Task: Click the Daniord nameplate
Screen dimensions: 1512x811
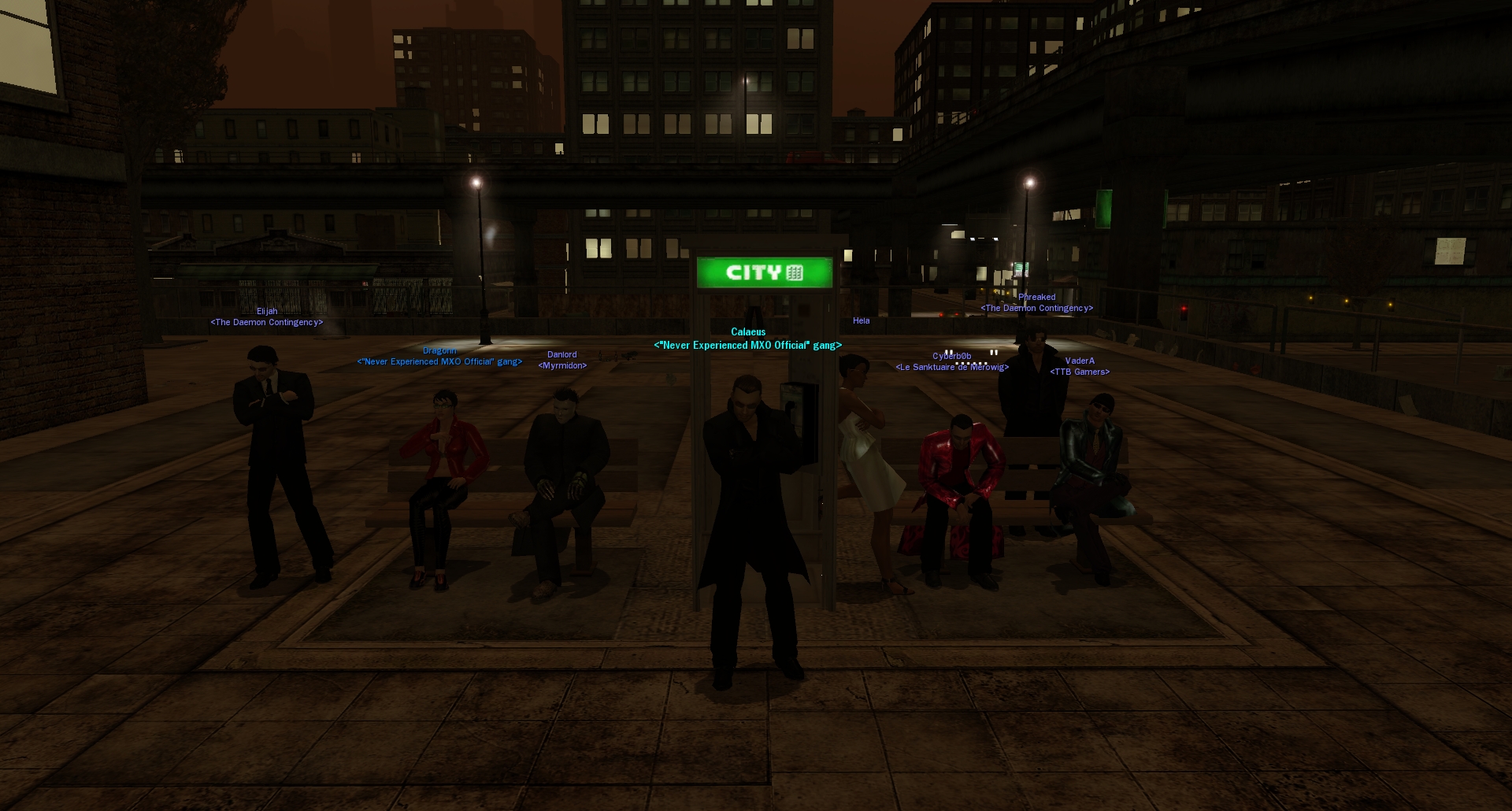Action: click(x=562, y=355)
